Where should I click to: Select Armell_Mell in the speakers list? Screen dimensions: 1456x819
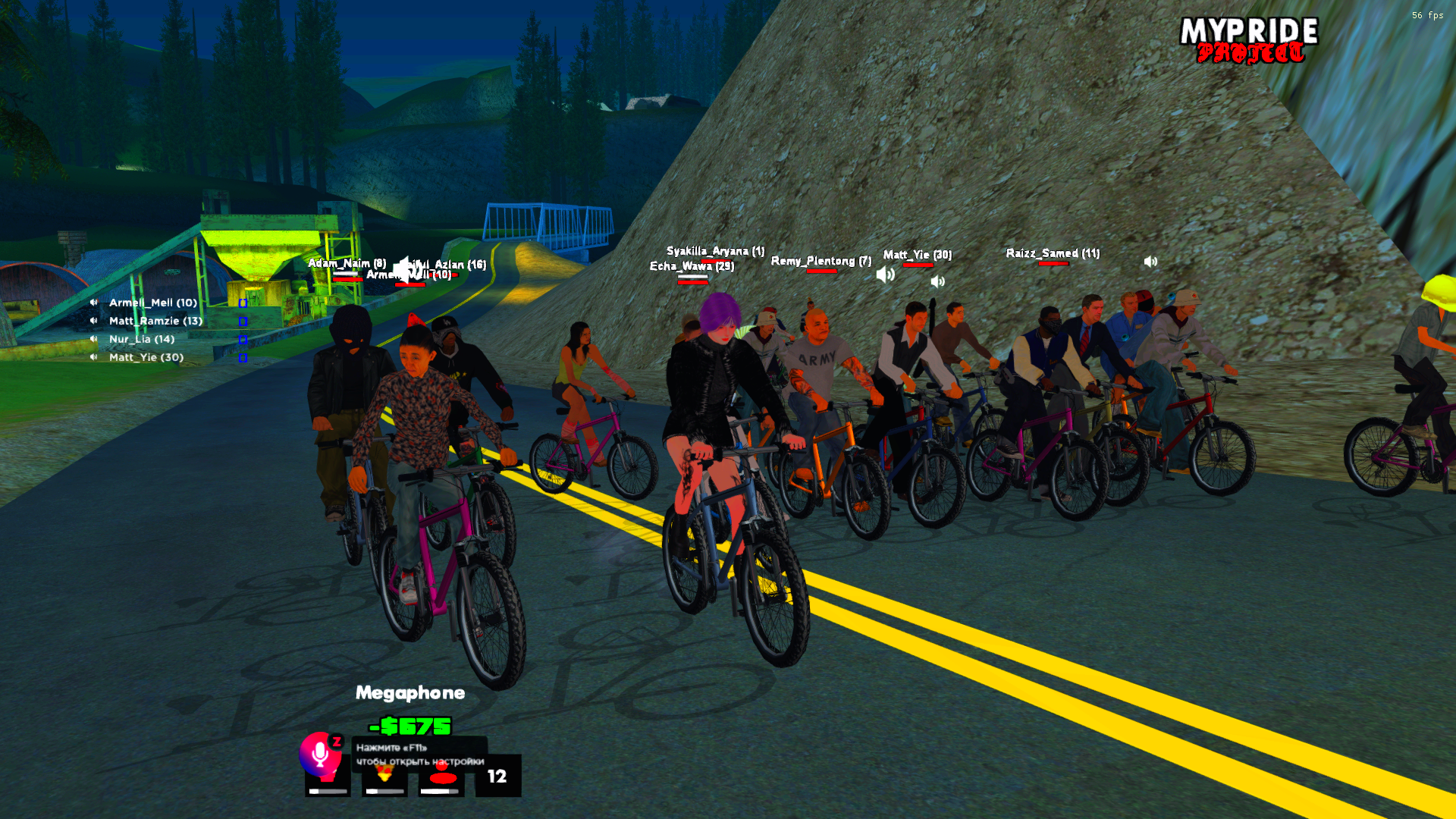point(152,303)
